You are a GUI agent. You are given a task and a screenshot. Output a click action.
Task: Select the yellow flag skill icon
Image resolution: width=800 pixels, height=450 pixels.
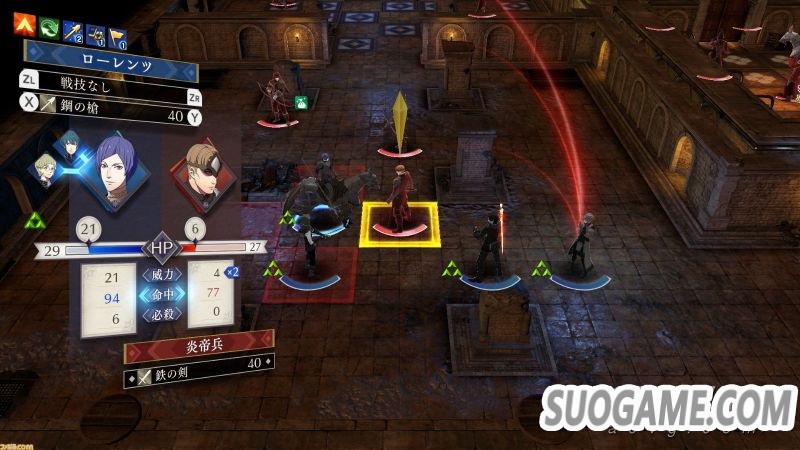tap(117, 36)
